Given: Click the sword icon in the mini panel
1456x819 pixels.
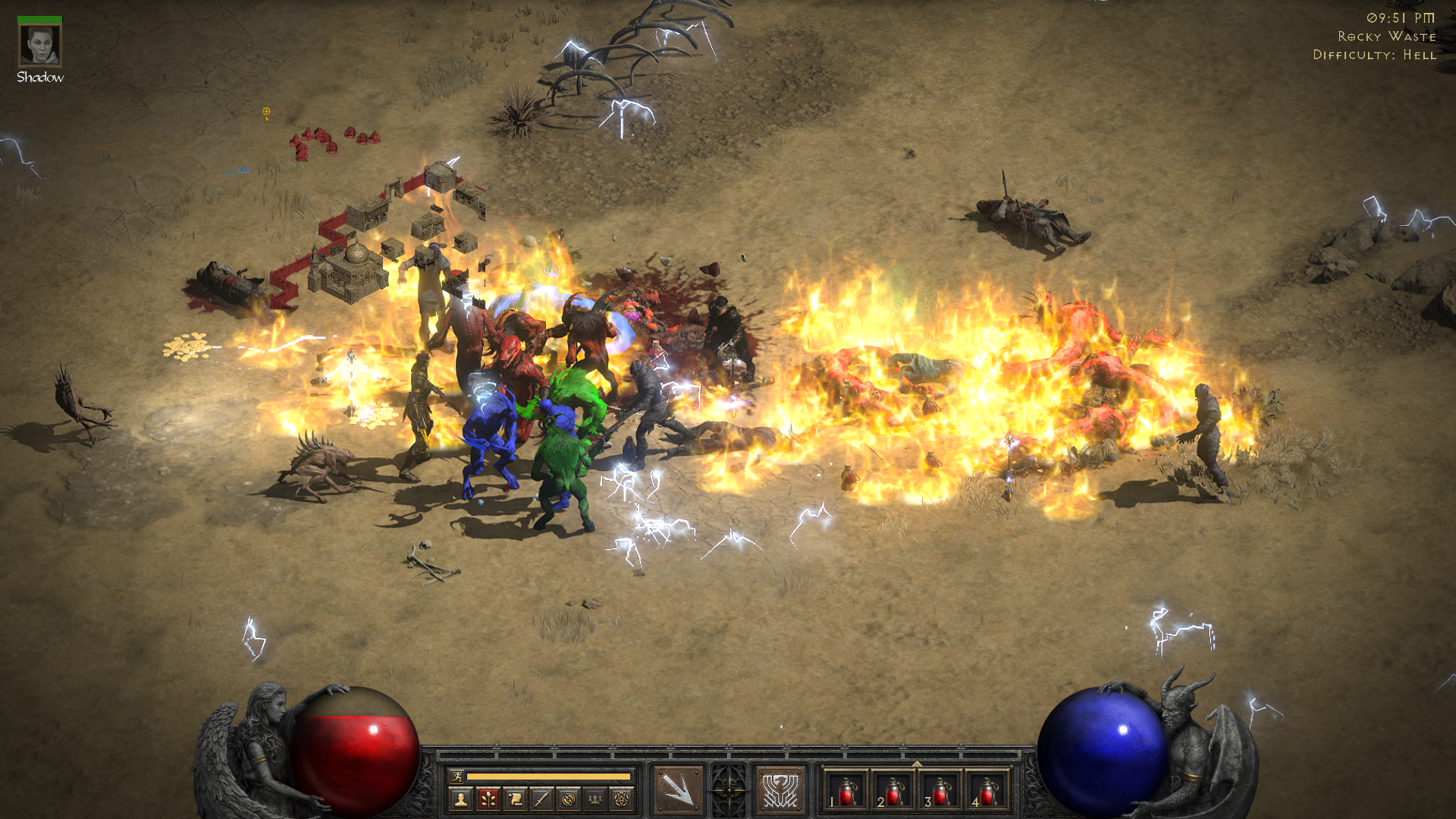Looking at the screenshot, I should click(541, 799).
